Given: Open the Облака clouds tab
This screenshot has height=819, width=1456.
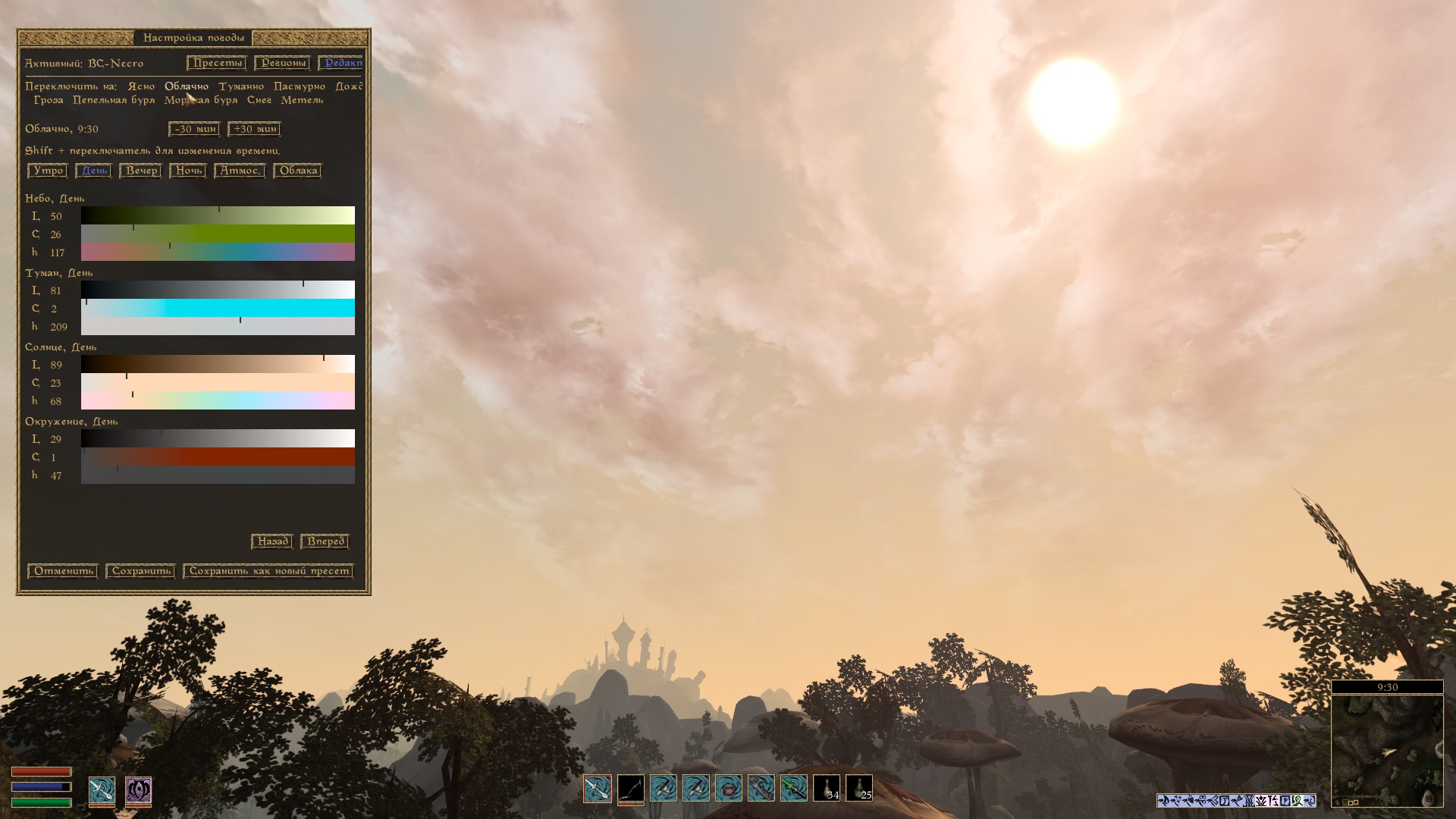Looking at the screenshot, I should click(298, 171).
